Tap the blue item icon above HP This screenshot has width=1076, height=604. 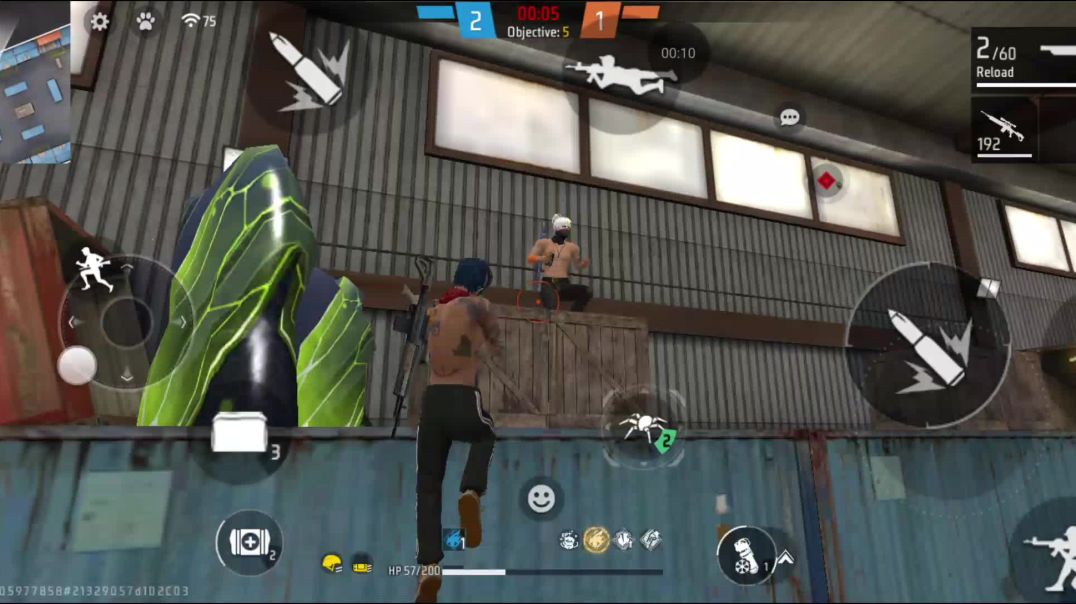pyautogui.click(x=453, y=540)
